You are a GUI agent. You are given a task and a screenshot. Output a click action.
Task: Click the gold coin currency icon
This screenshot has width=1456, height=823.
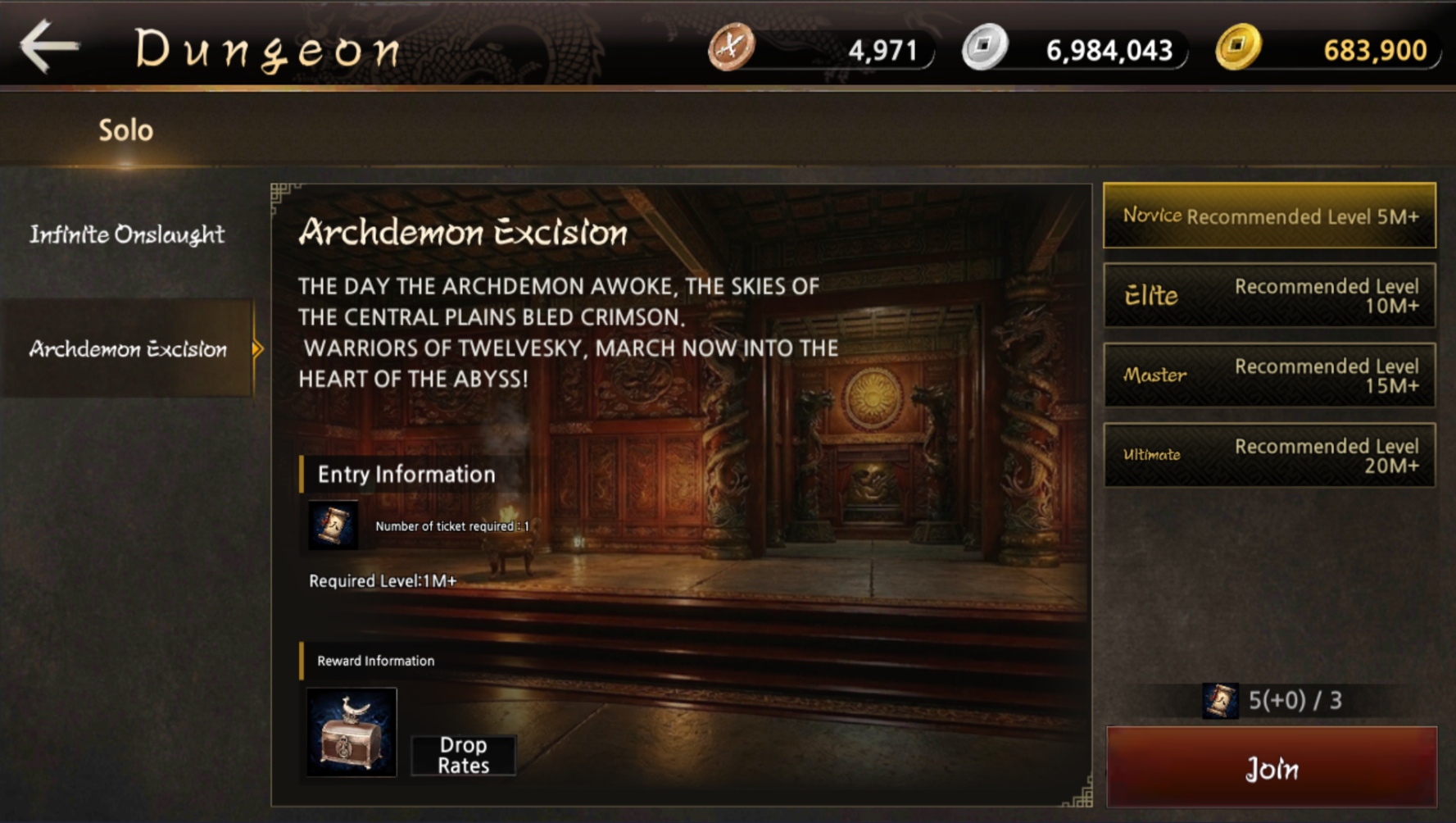coord(1237,48)
